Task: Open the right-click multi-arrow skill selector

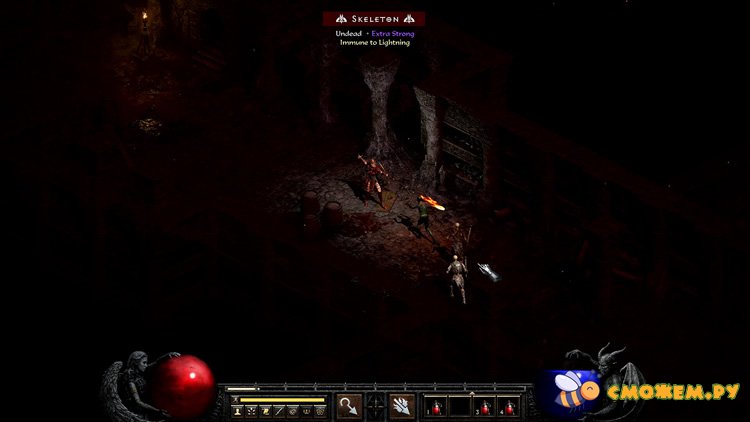Action: pos(402,405)
